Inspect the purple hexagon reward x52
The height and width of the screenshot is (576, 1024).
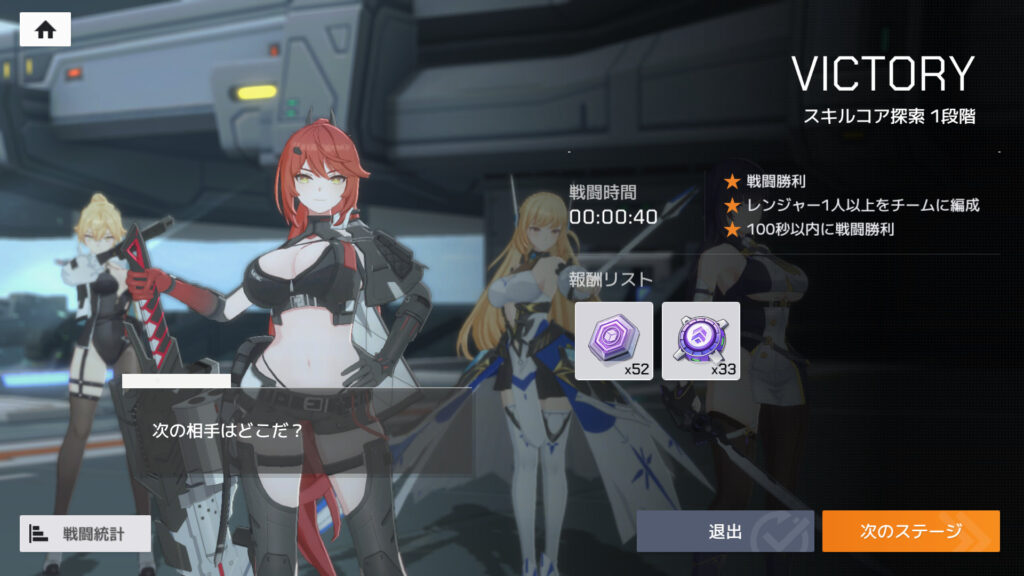pyautogui.click(x=614, y=341)
